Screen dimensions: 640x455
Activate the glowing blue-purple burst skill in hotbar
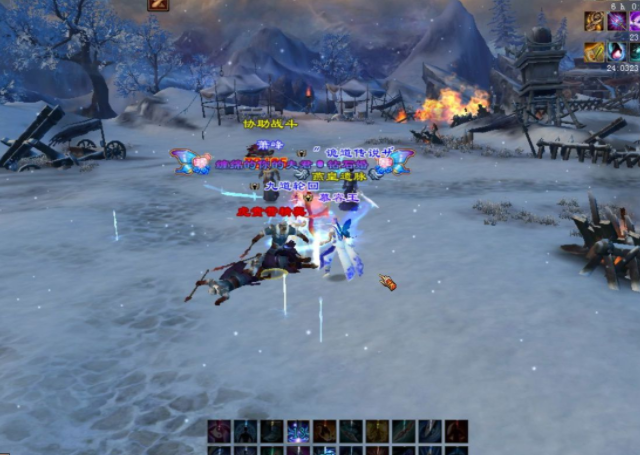click(x=298, y=432)
